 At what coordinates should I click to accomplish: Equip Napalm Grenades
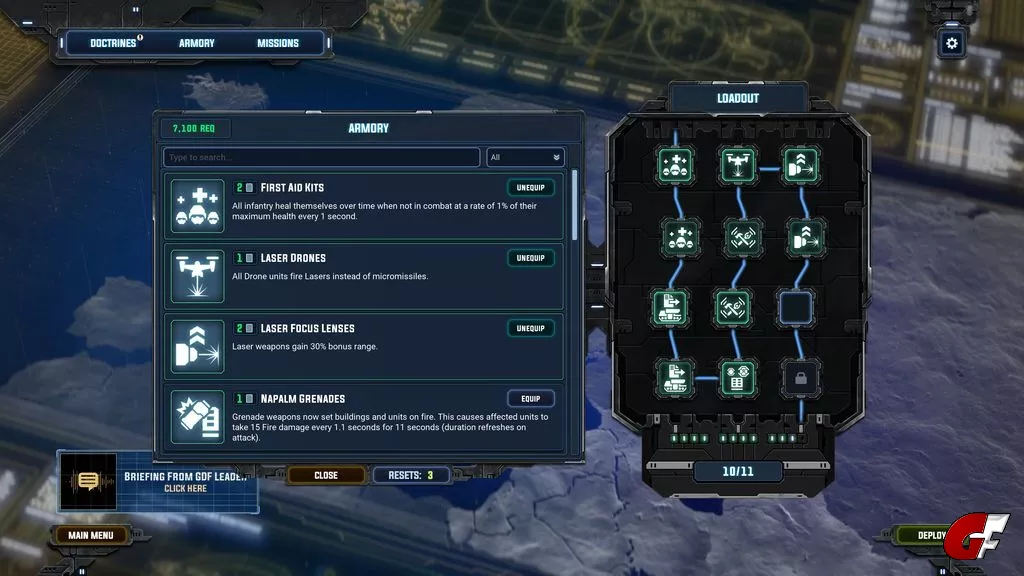(530, 398)
